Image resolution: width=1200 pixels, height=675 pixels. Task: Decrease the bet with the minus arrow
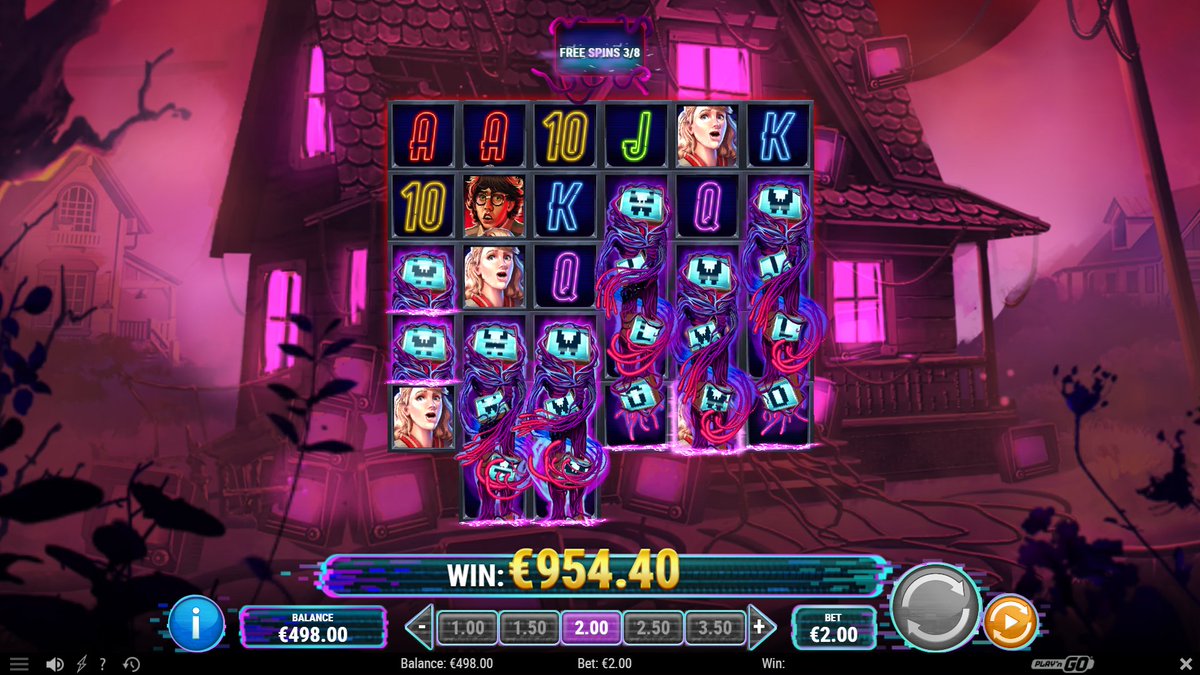pyautogui.click(x=421, y=628)
